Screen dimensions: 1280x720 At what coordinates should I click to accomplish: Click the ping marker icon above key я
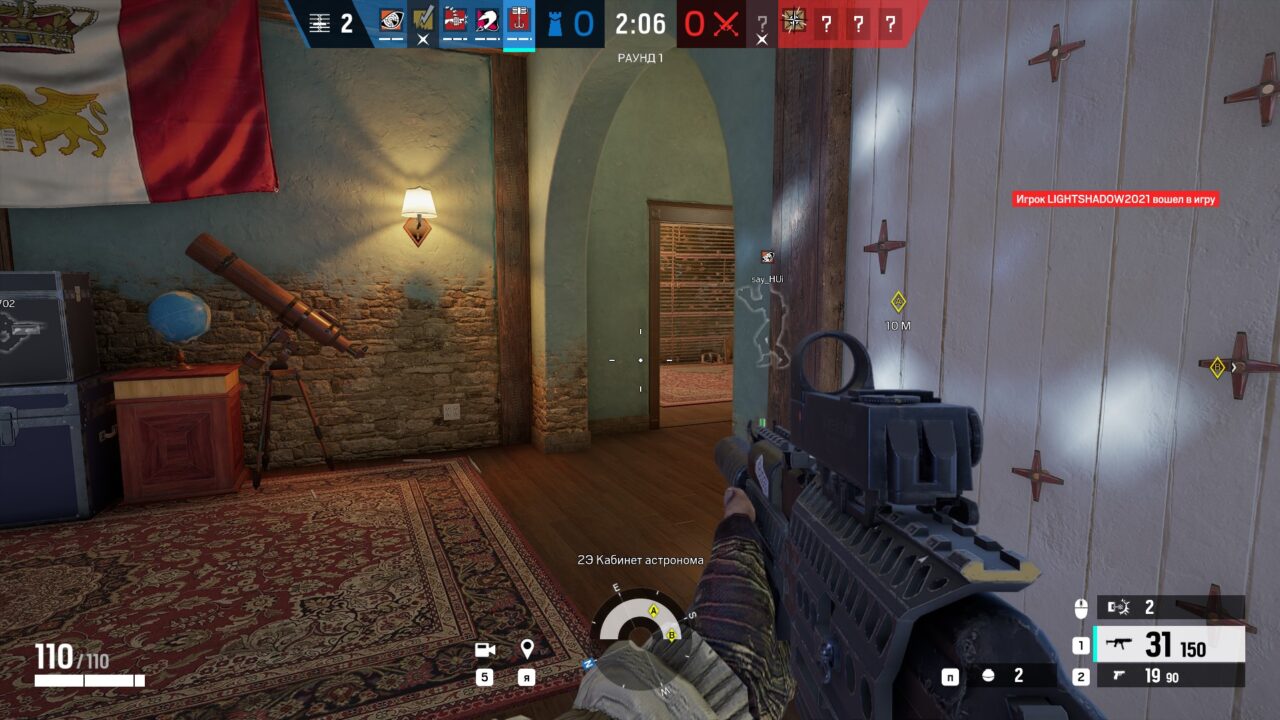click(525, 648)
